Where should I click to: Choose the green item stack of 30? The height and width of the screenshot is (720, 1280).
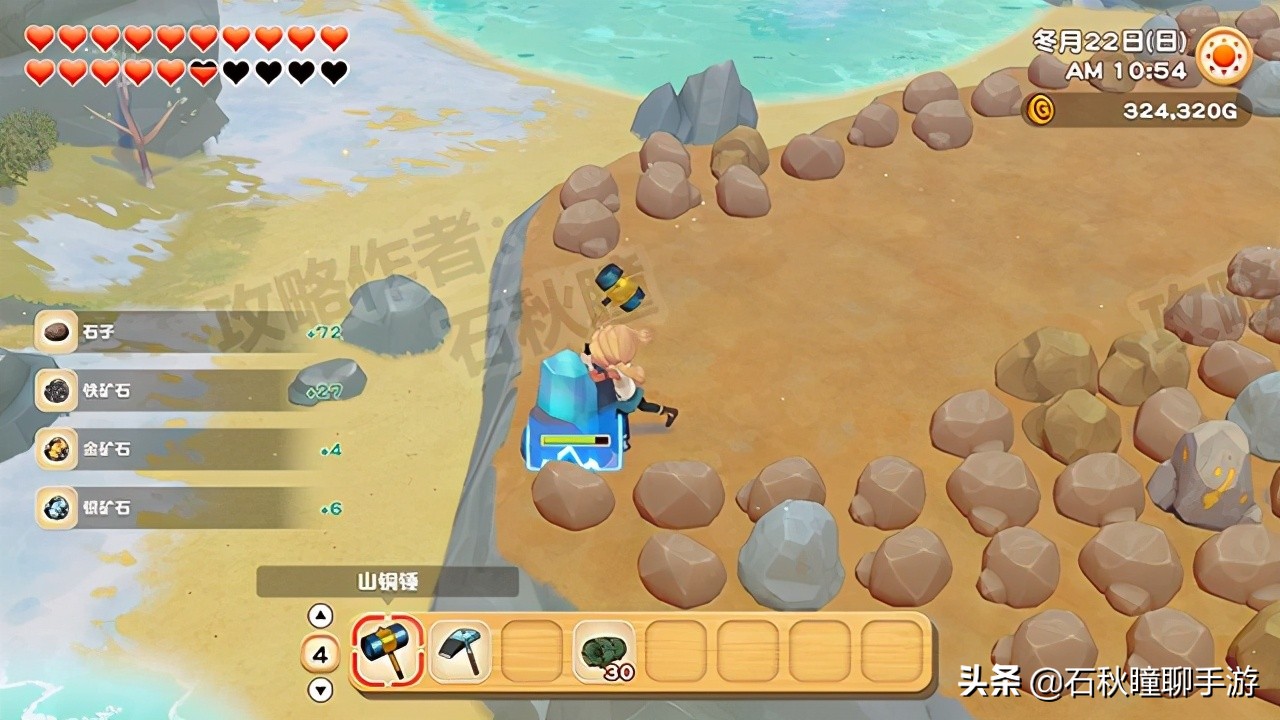click(604, 651)
